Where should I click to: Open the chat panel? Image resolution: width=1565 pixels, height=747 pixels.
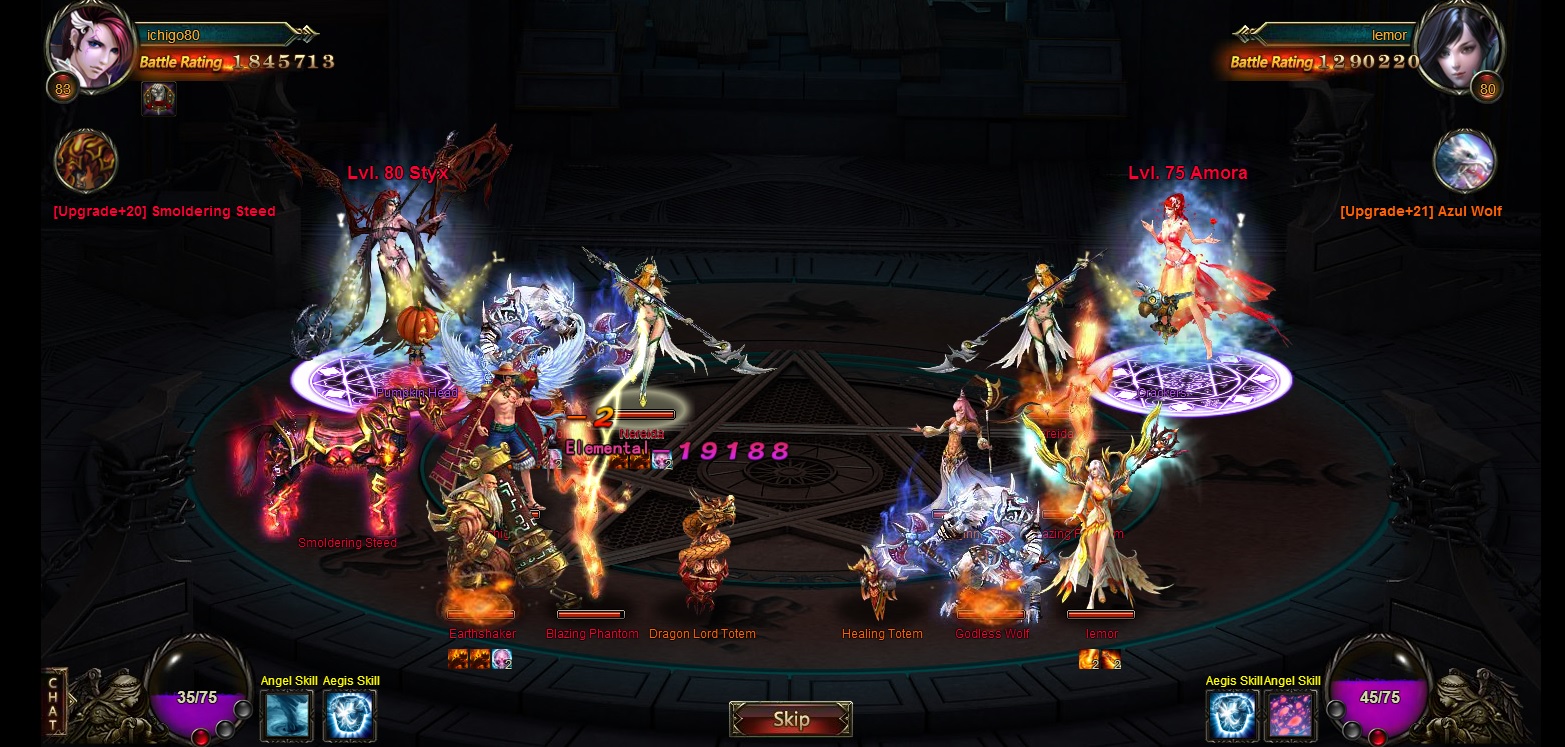54,704
